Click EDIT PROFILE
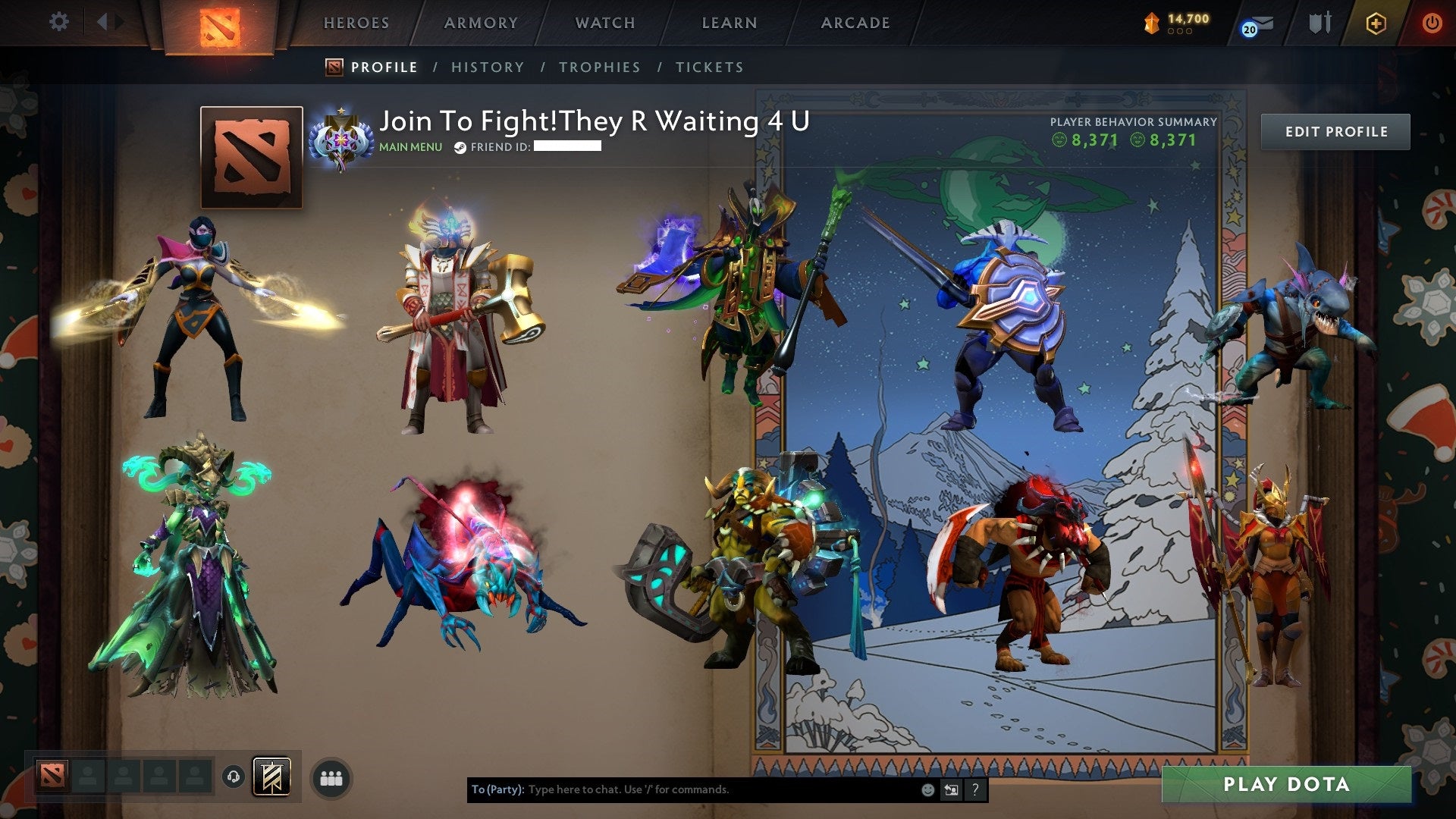Viewport: 1456px width, 819px height. pos(1335,131)
